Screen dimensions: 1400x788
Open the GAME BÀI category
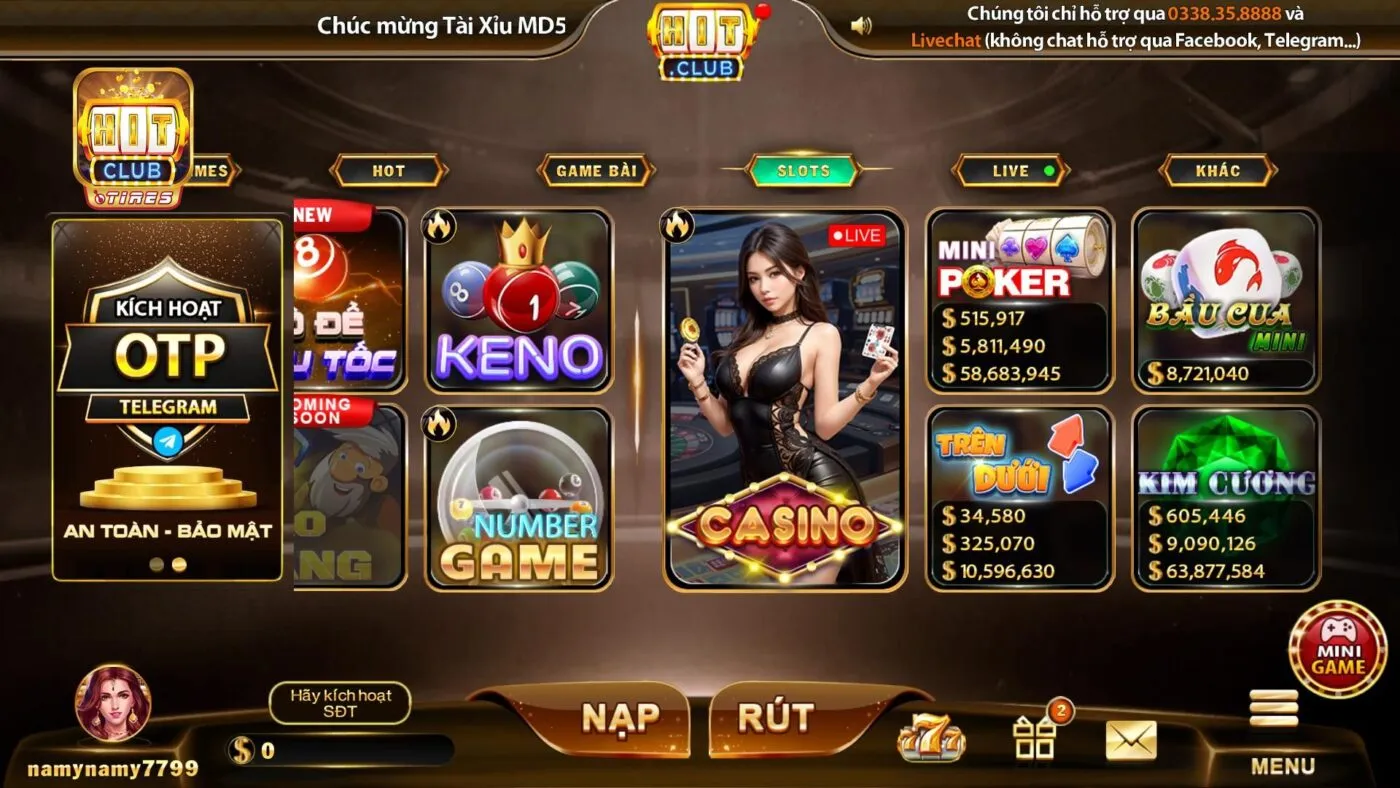pyautogui.click(x=598, y=170)
